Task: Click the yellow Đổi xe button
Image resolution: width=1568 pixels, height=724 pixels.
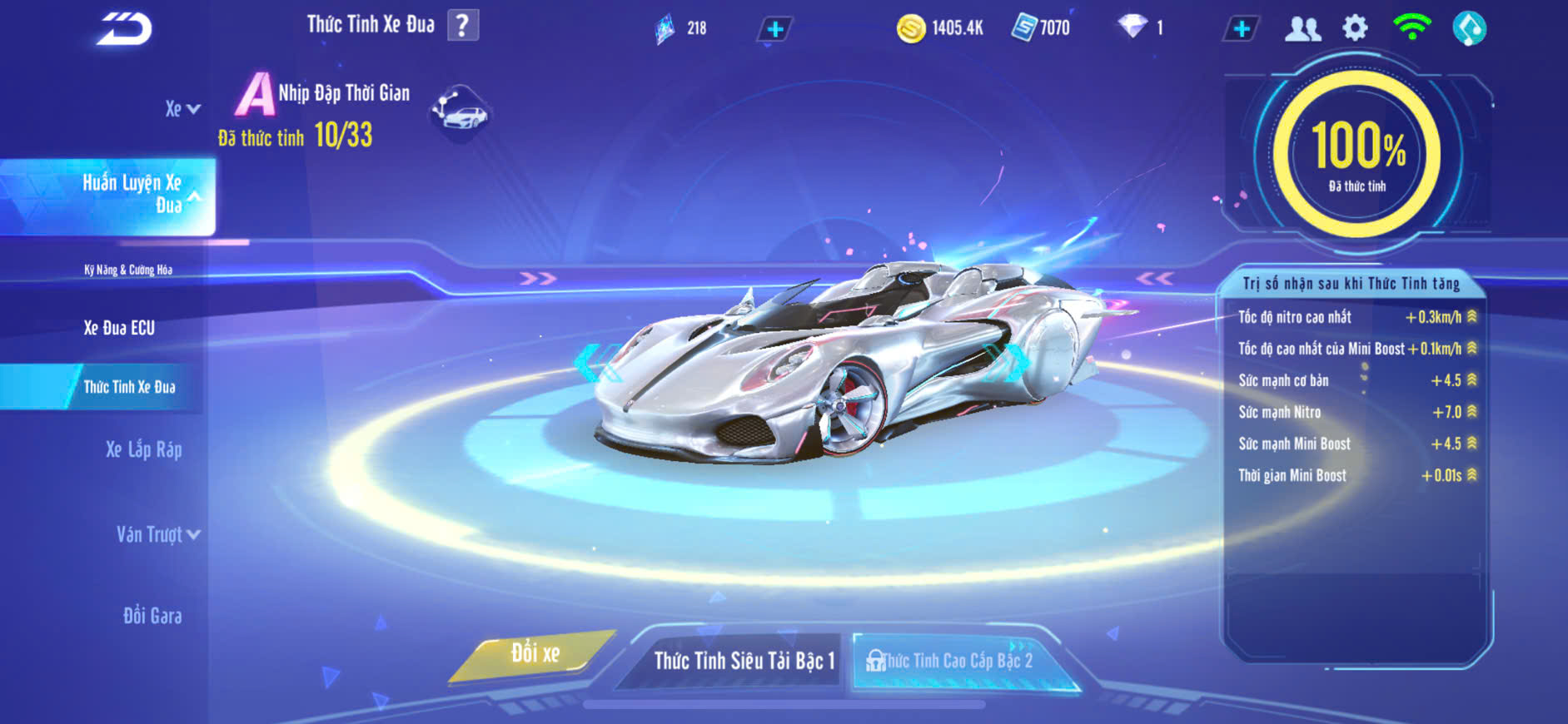Action: coord(534,654)
